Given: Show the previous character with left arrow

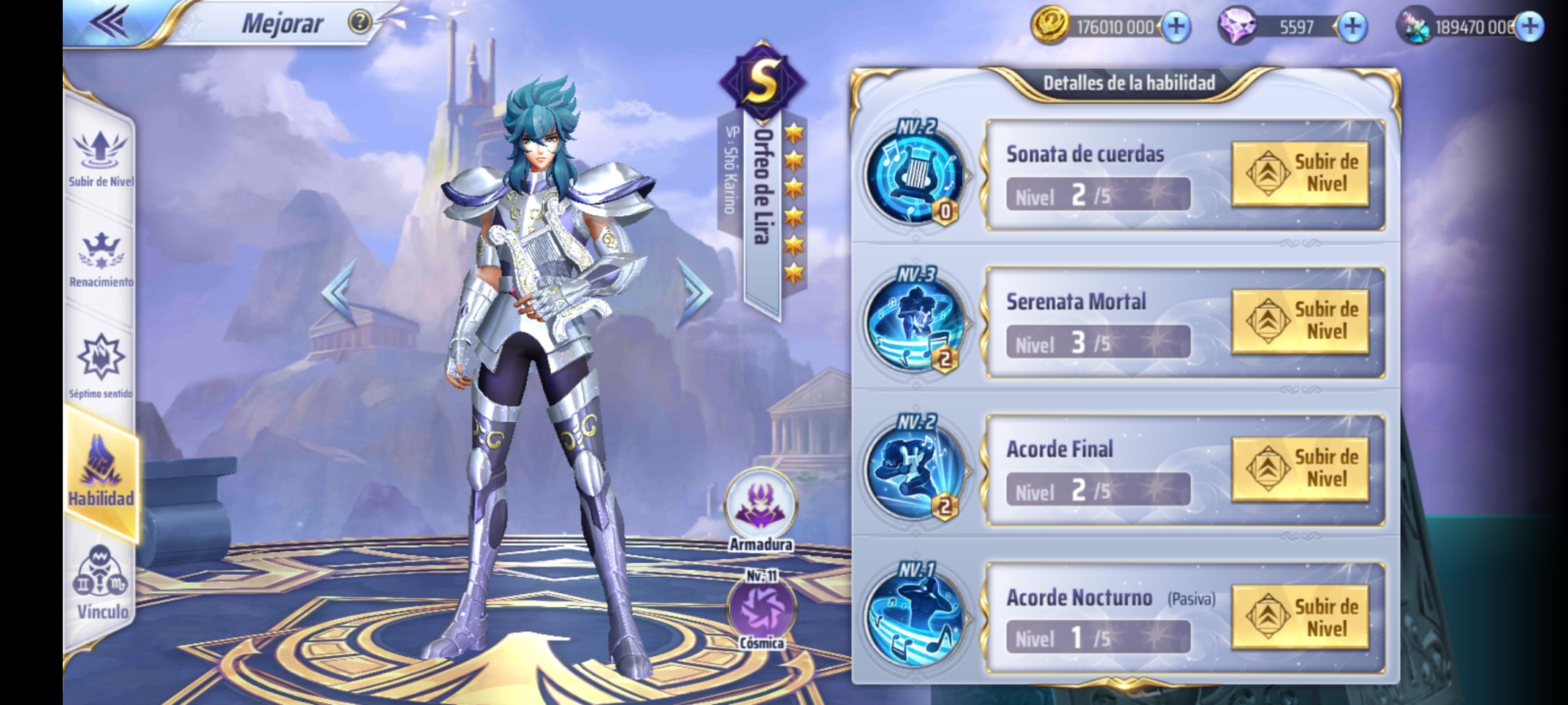Looking at the screenshot, I should pyautogui.click(x=340, y=291).
